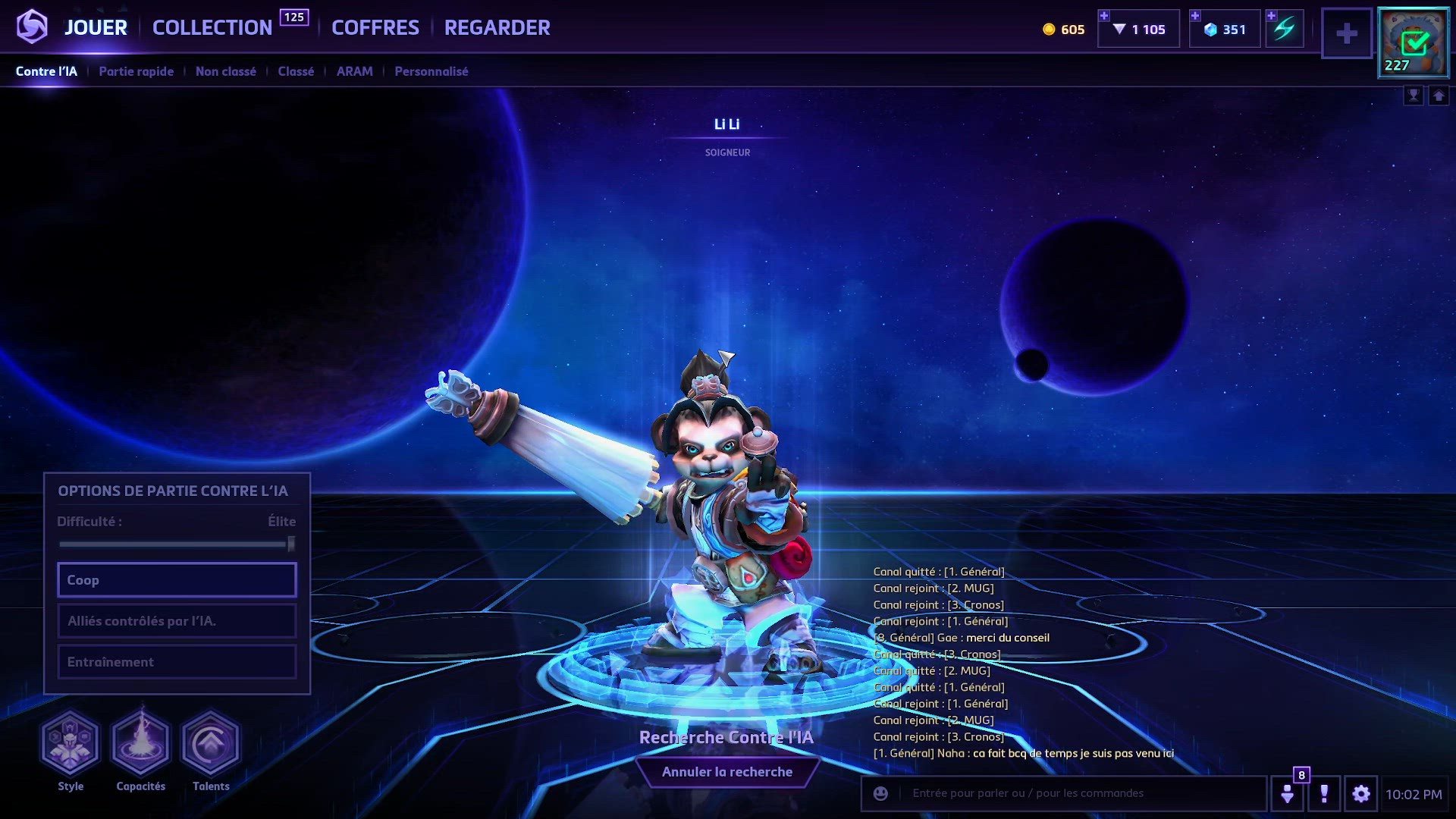View Li Li's Capacités abilities
This screenshot has width=1456, height=819.
coord(140,743)
